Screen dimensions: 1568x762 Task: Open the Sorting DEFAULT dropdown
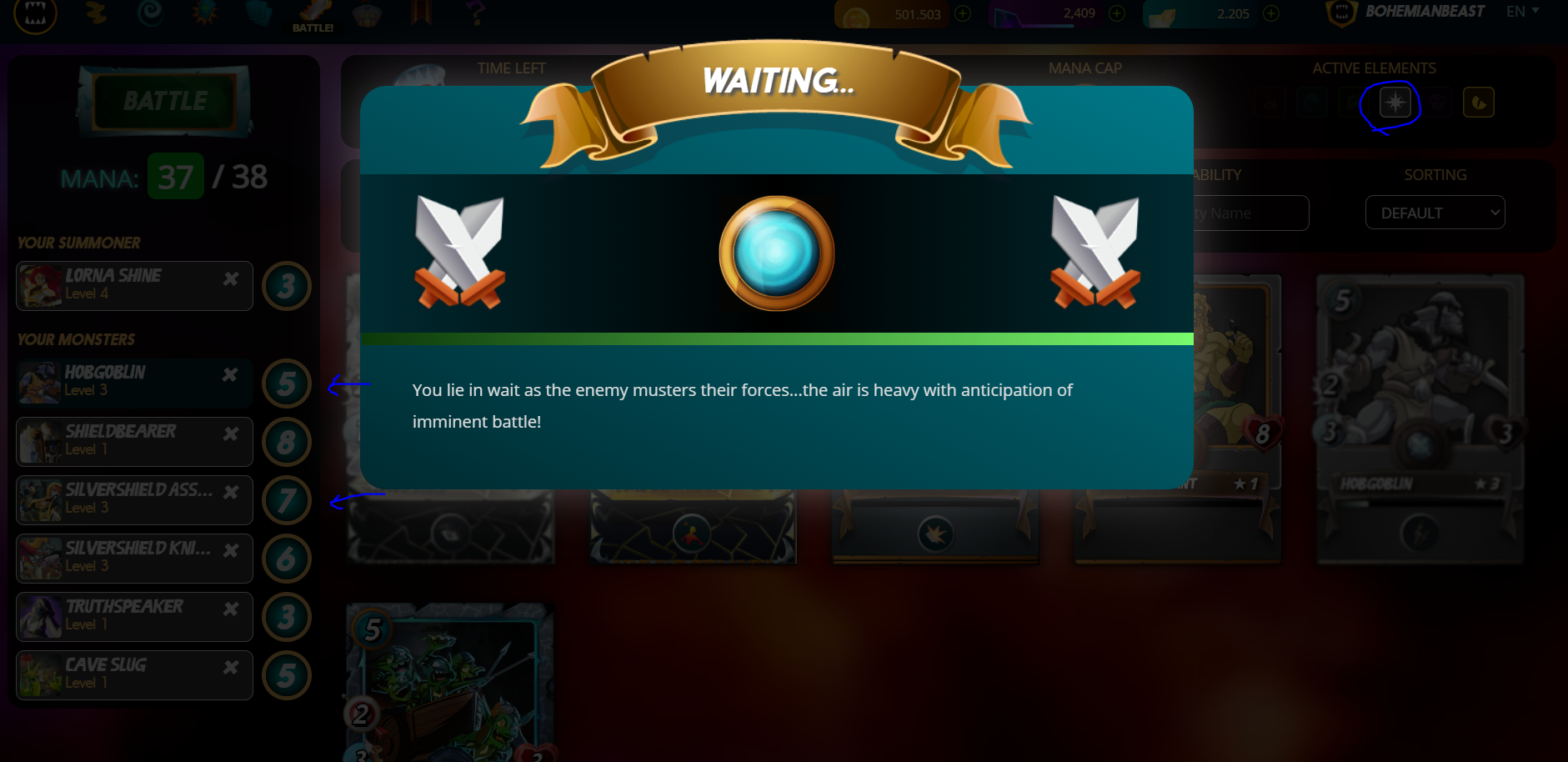click(x=1435, y=213)
